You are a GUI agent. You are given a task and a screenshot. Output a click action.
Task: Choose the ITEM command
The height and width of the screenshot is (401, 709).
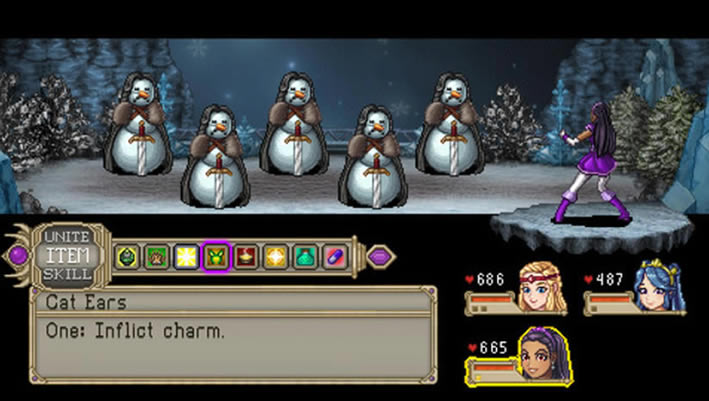click(x=67, y=255)
